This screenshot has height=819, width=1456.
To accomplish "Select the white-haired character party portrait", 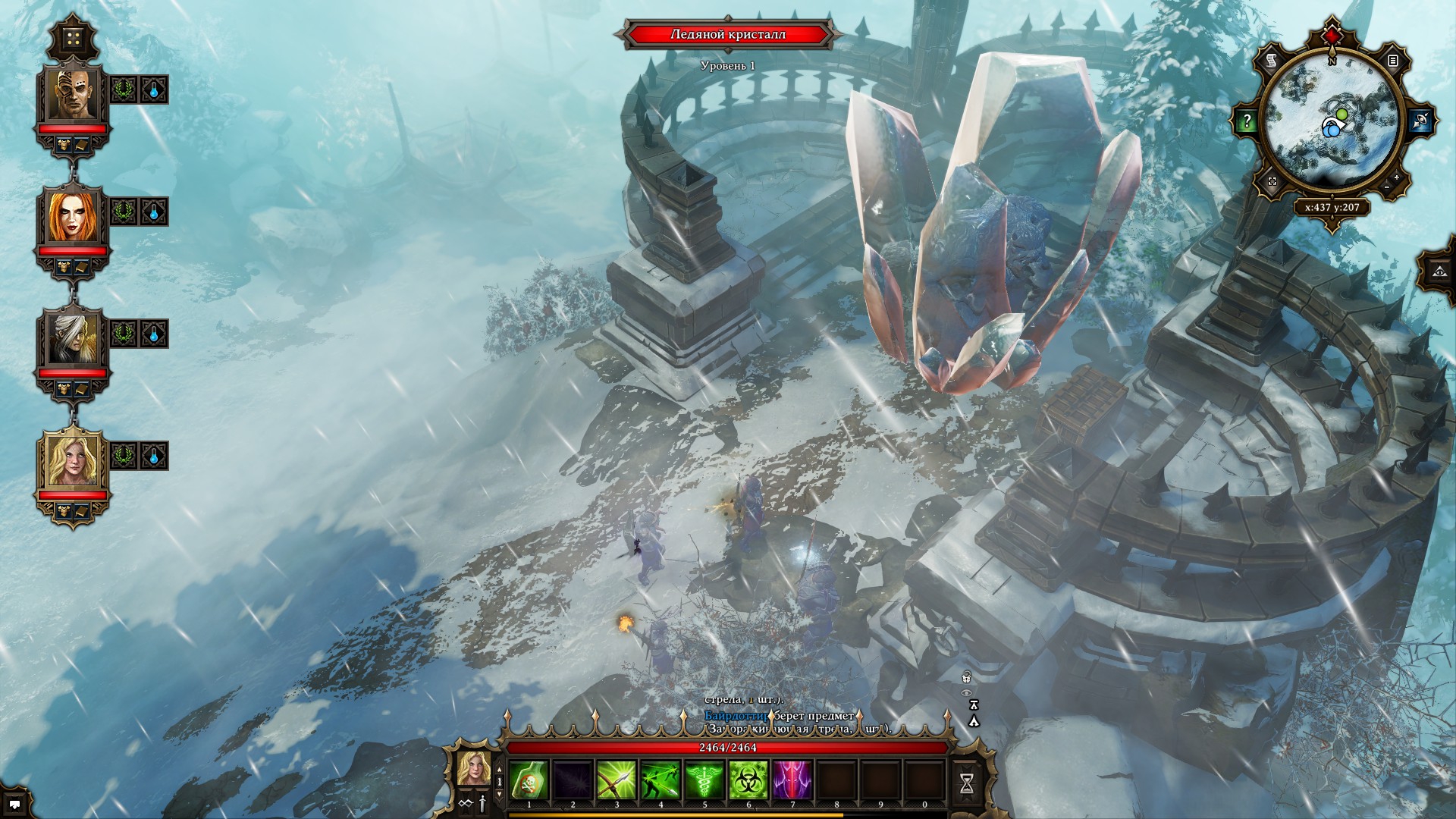I will pos(73,338).
